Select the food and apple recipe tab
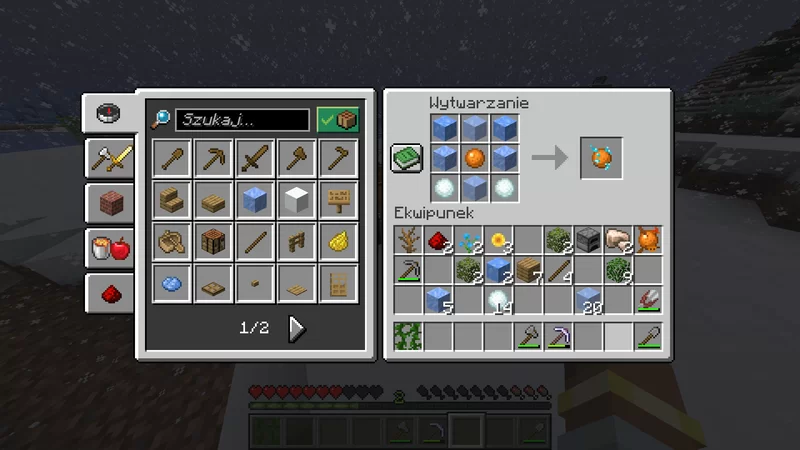 tap(111, 248)
